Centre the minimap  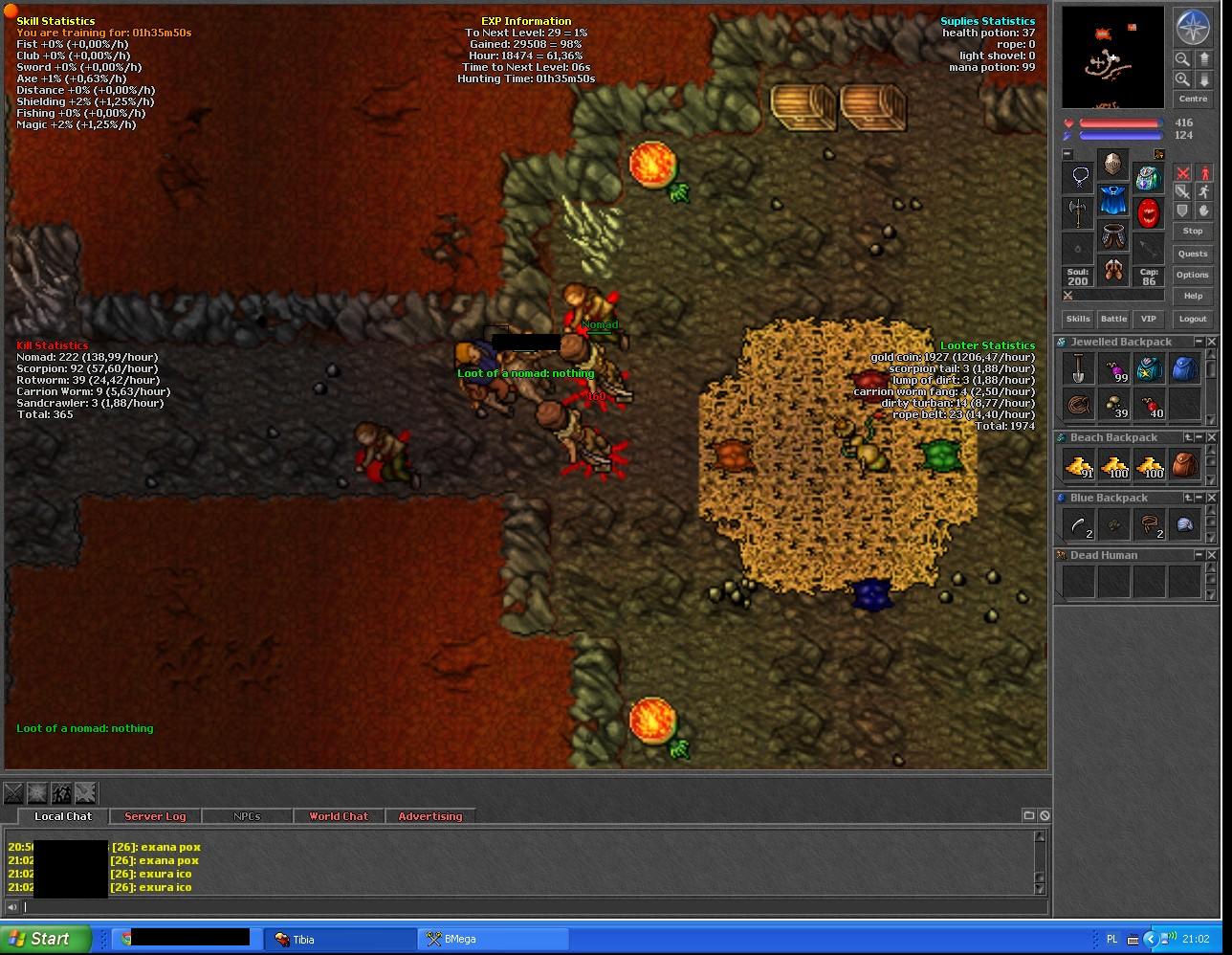[1192, 99]
